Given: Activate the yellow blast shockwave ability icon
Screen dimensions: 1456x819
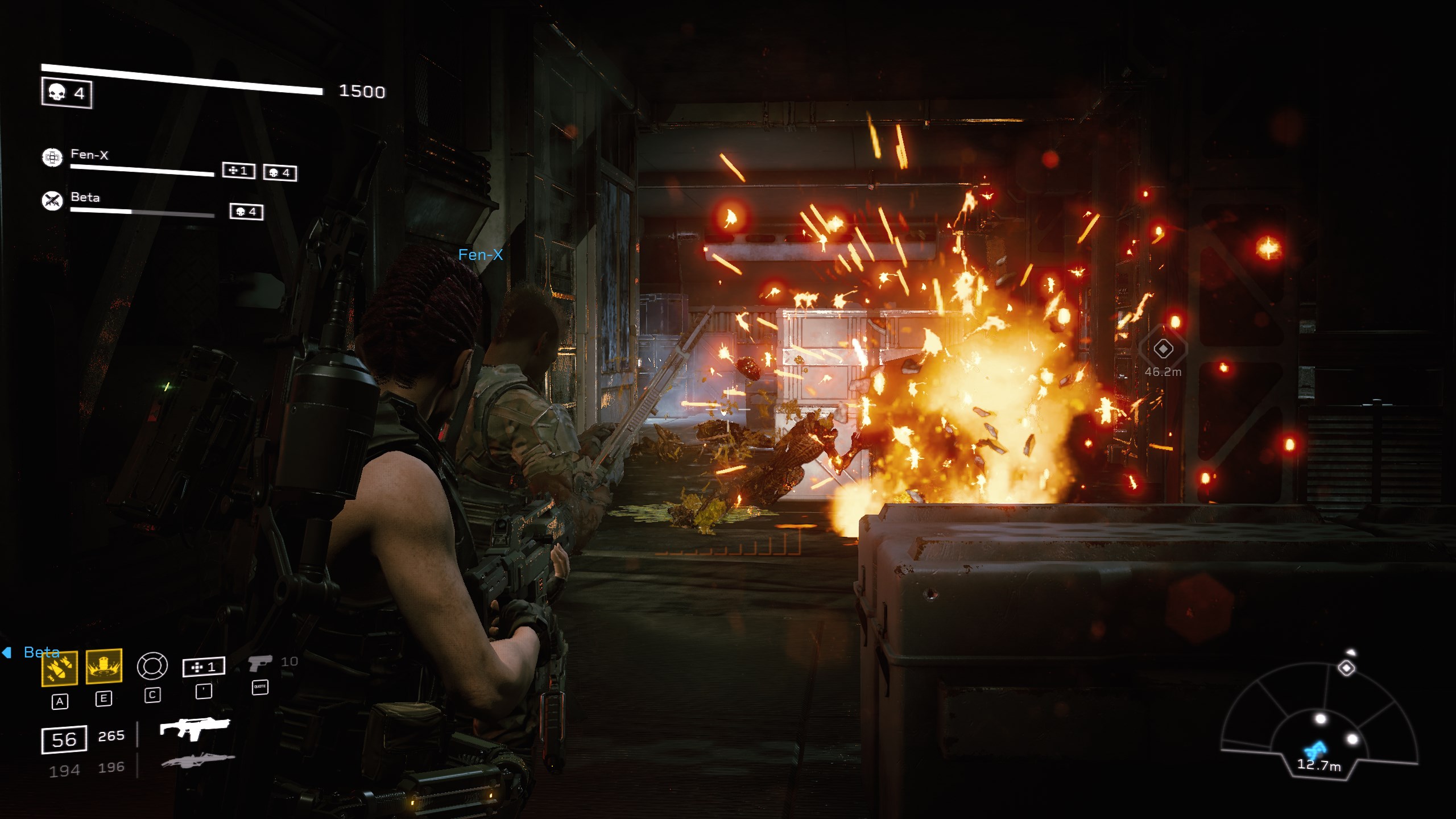Looking at the screenshot, I should click(104, 665).
